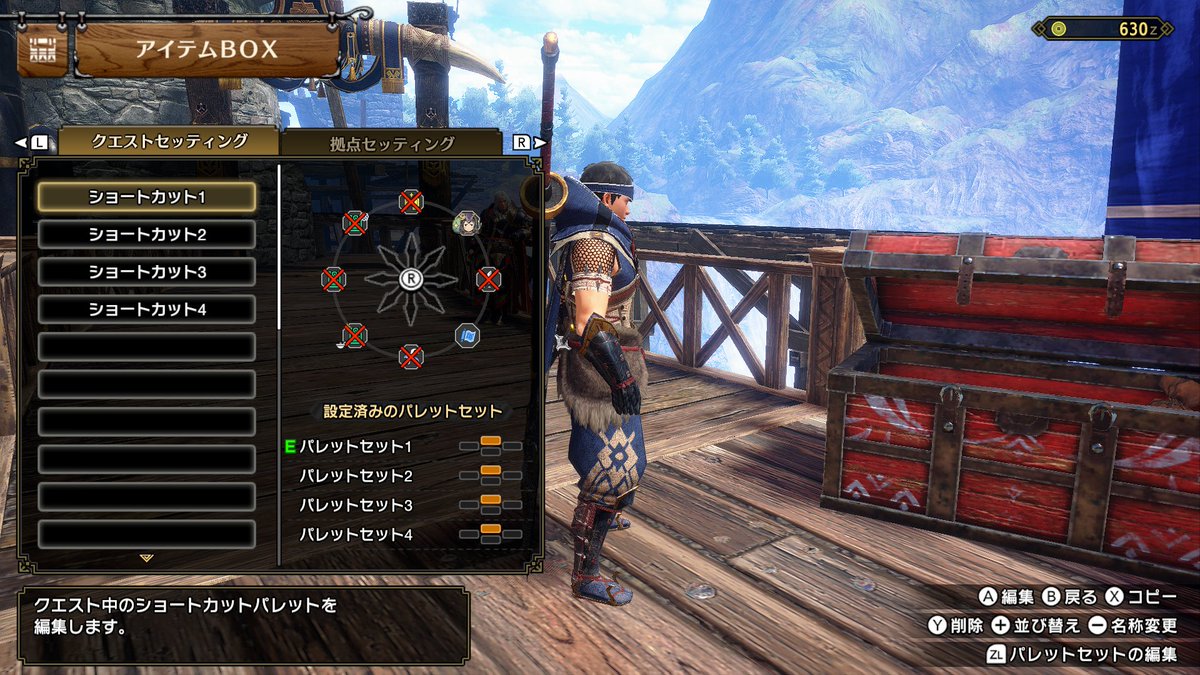Click the R center of the radial palette
Image resolution: width=1200 pixels, height=675 pixels.
coord(410,279)
